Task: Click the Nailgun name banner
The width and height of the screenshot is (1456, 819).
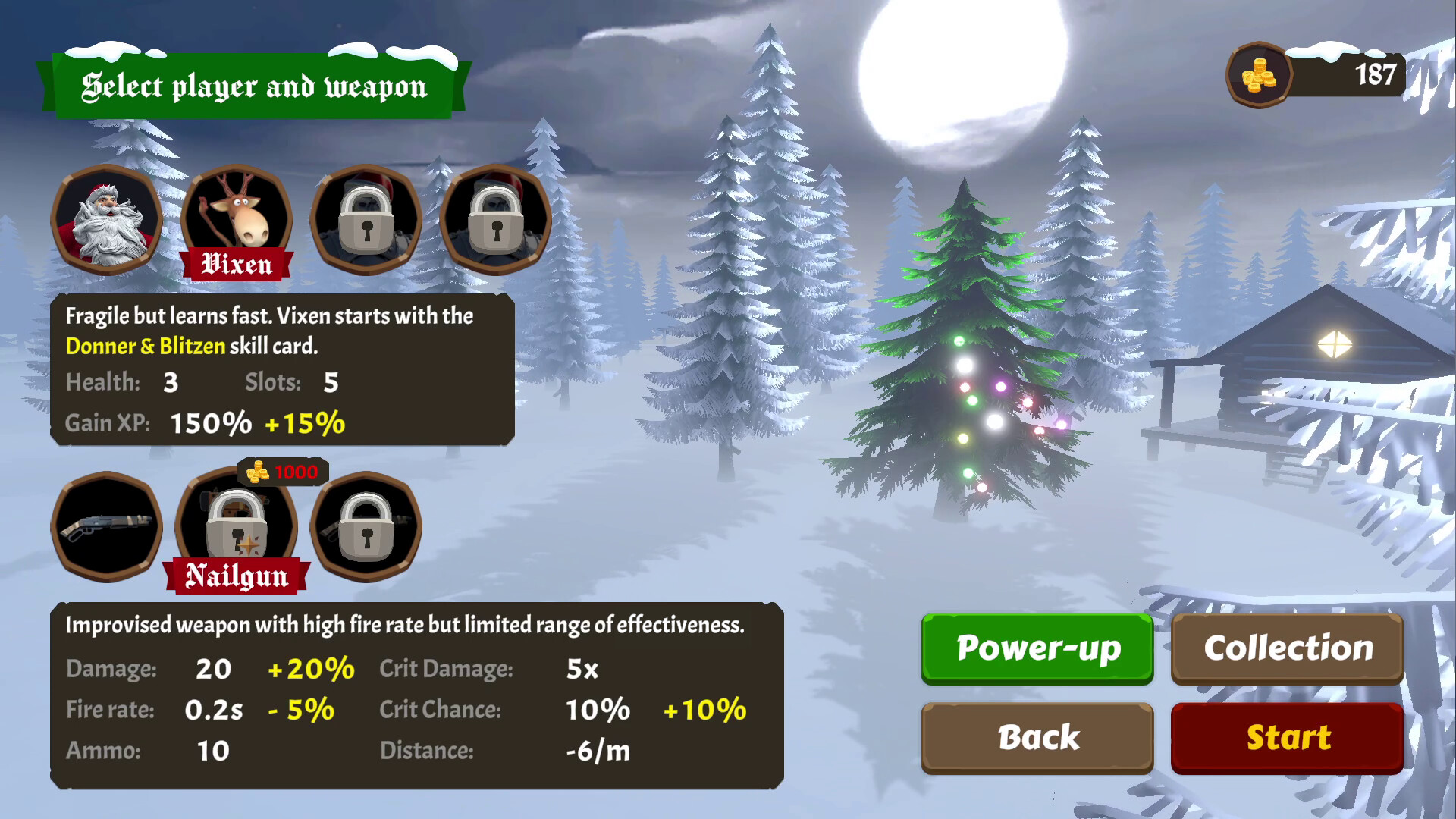Action: pos(237,576)
